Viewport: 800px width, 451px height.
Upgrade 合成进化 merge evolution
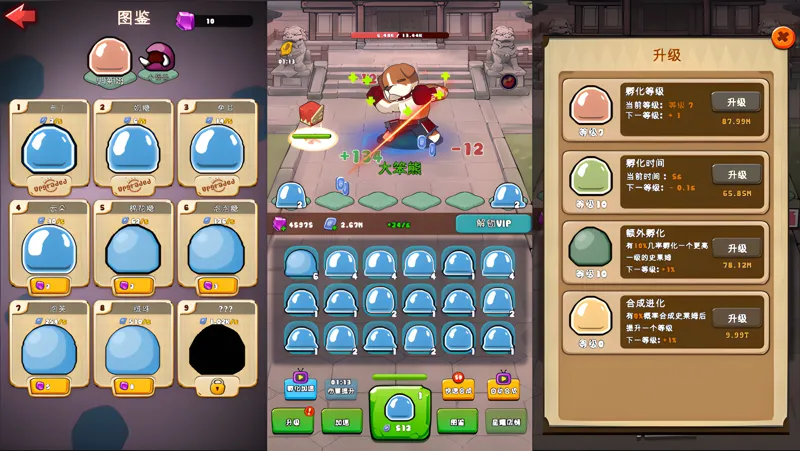(x=736, y=318)
